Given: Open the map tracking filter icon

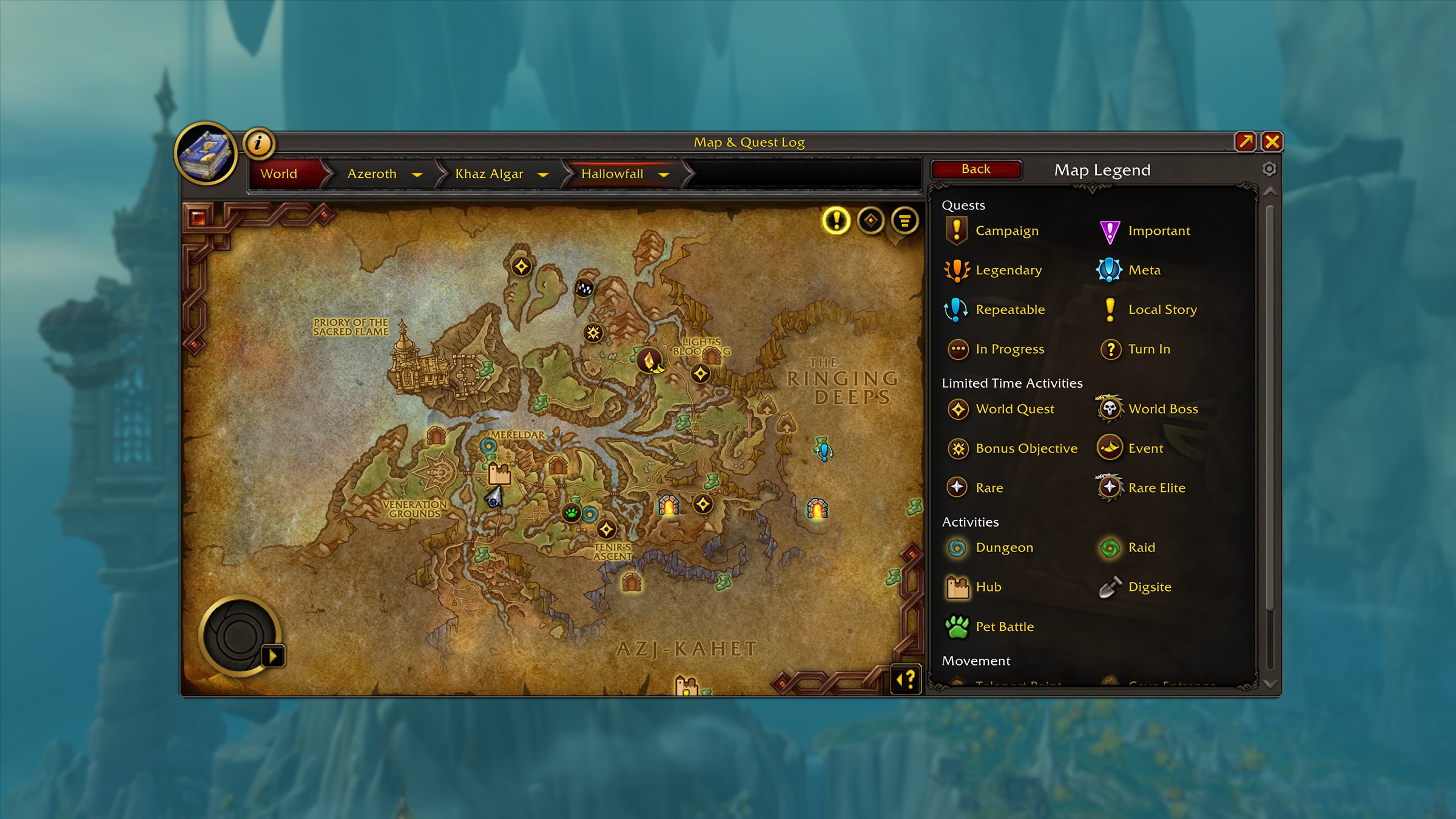Looking at the screenshot, I should tap(903, 221).
